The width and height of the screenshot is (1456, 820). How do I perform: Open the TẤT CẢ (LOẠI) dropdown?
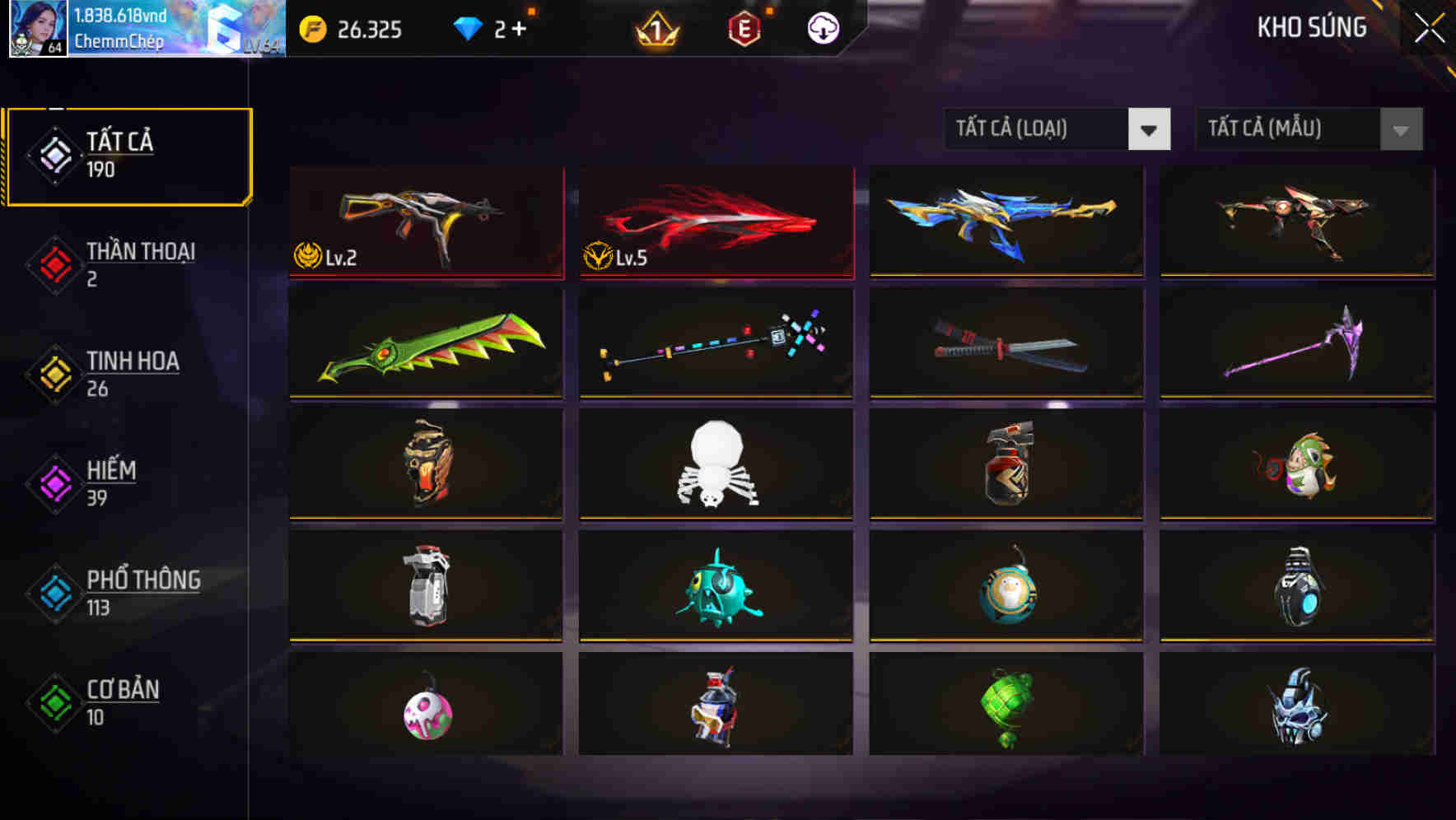click(x=1038, y=129)
